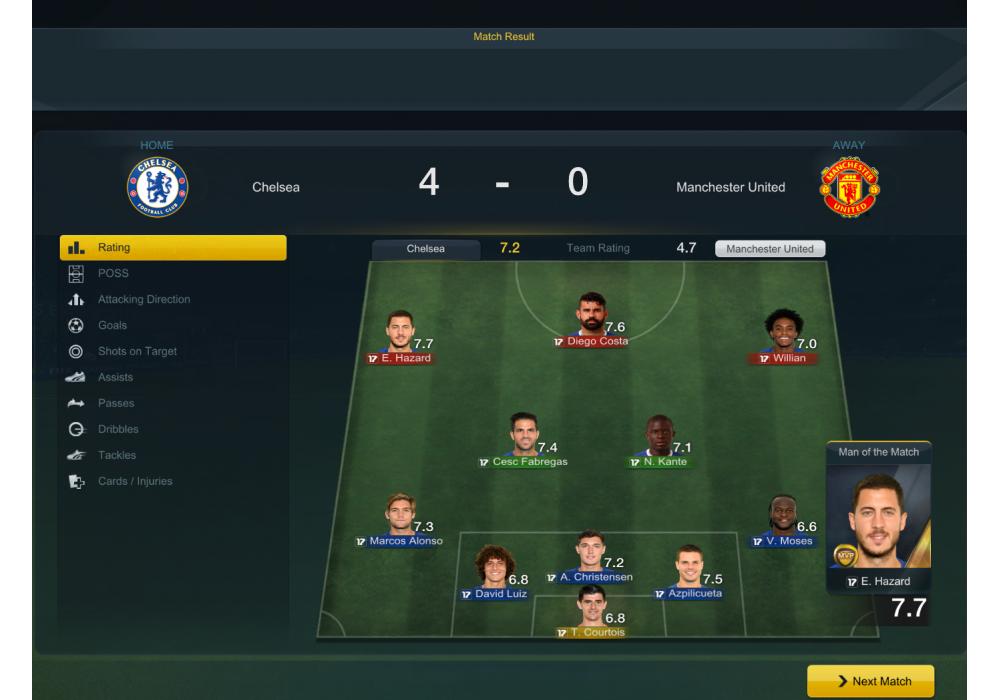Viewport: 1000px width, 700px height.
Task: Select E. Hazard on the pitch
Action: coord(400,335)
